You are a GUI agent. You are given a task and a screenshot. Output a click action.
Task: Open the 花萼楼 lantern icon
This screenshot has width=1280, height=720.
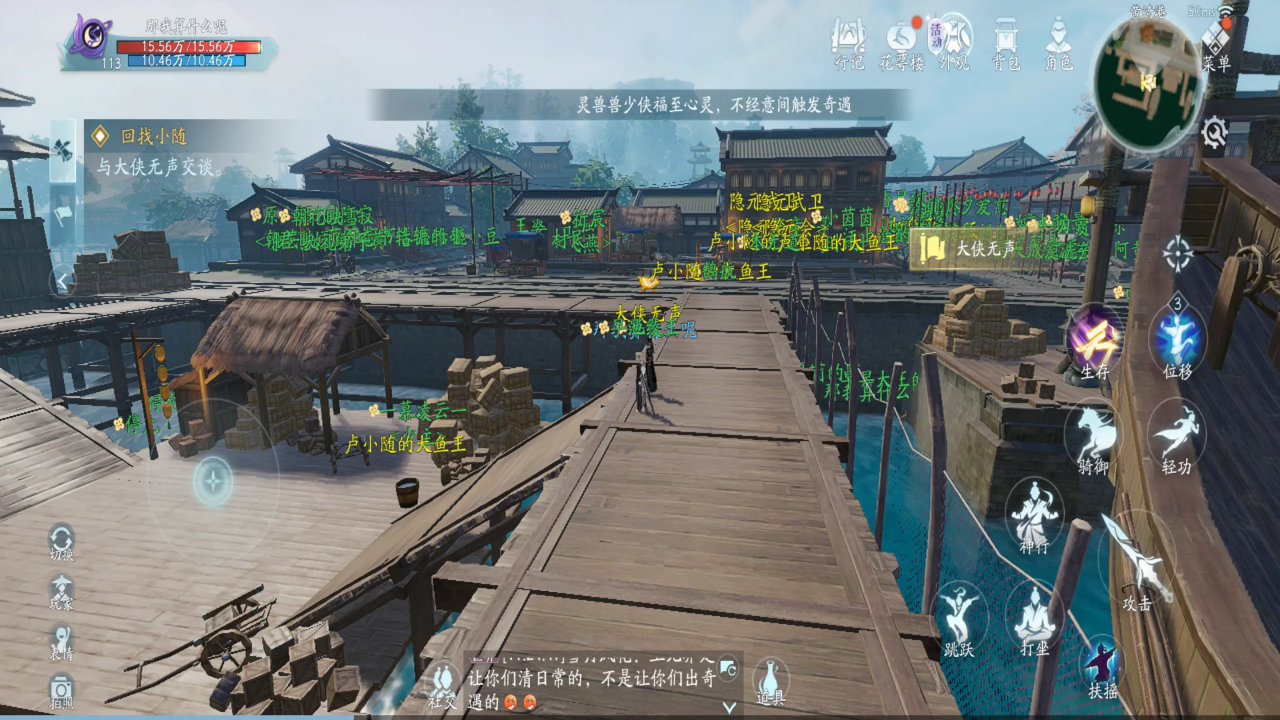(x=900, y=43)
